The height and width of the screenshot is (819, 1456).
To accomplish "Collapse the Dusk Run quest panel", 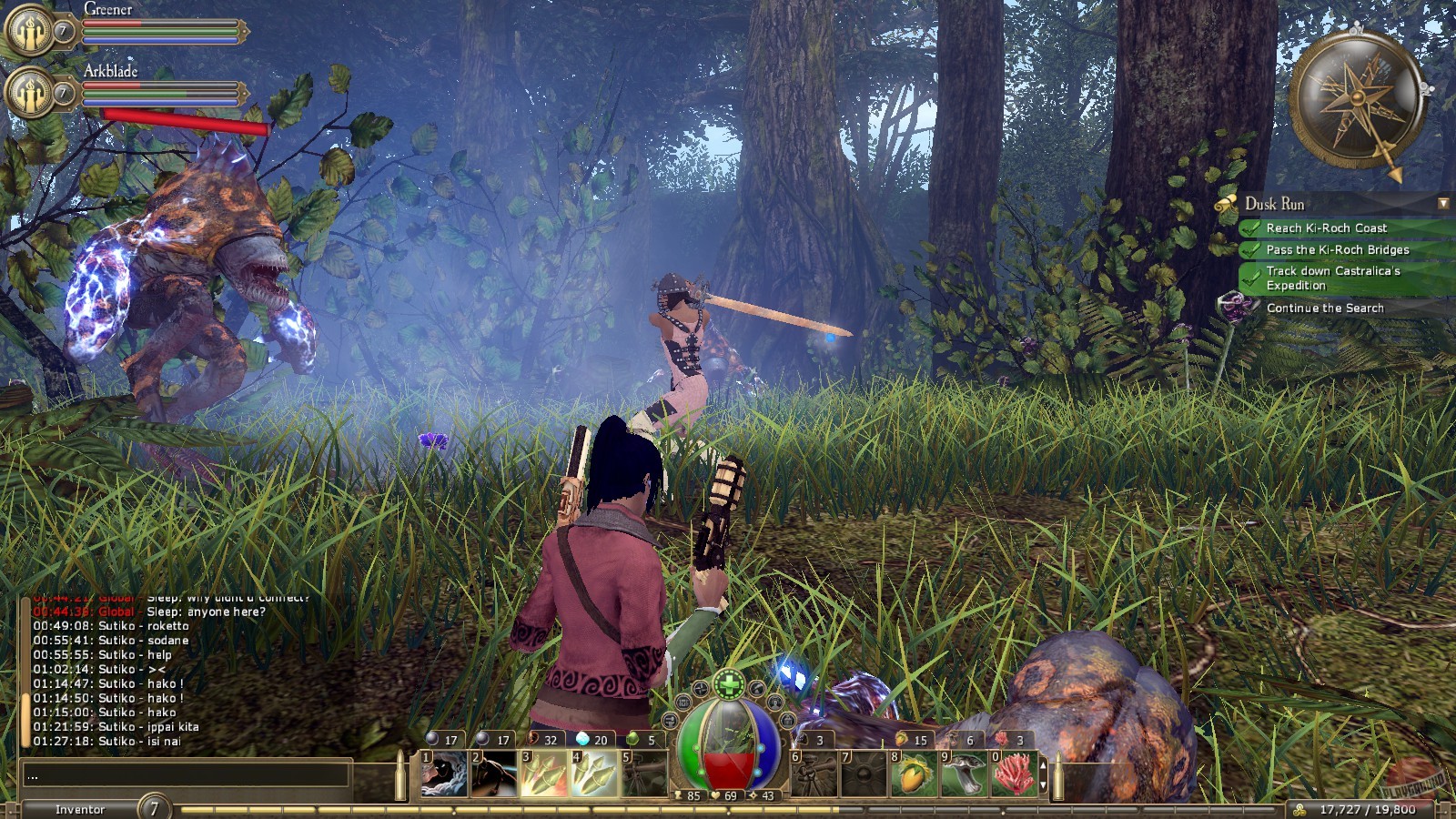I will 1443,204.
